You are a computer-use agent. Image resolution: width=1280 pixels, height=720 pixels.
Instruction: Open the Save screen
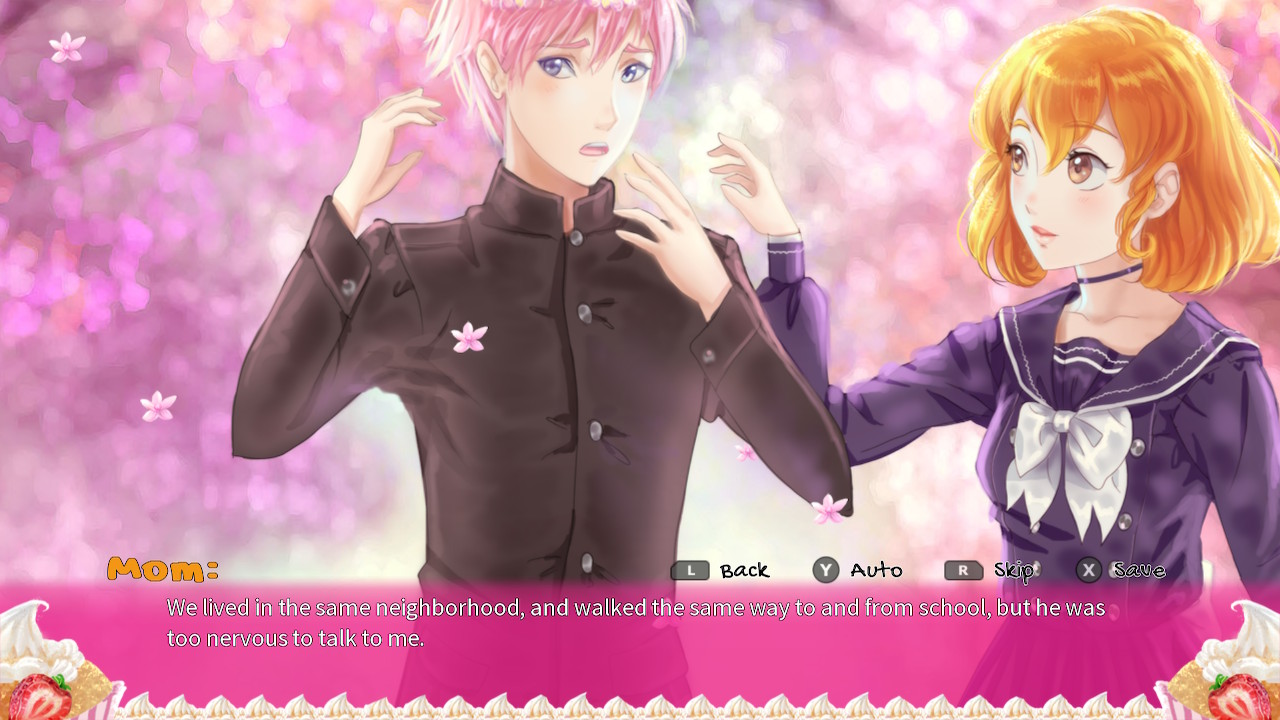(1138, 570)
